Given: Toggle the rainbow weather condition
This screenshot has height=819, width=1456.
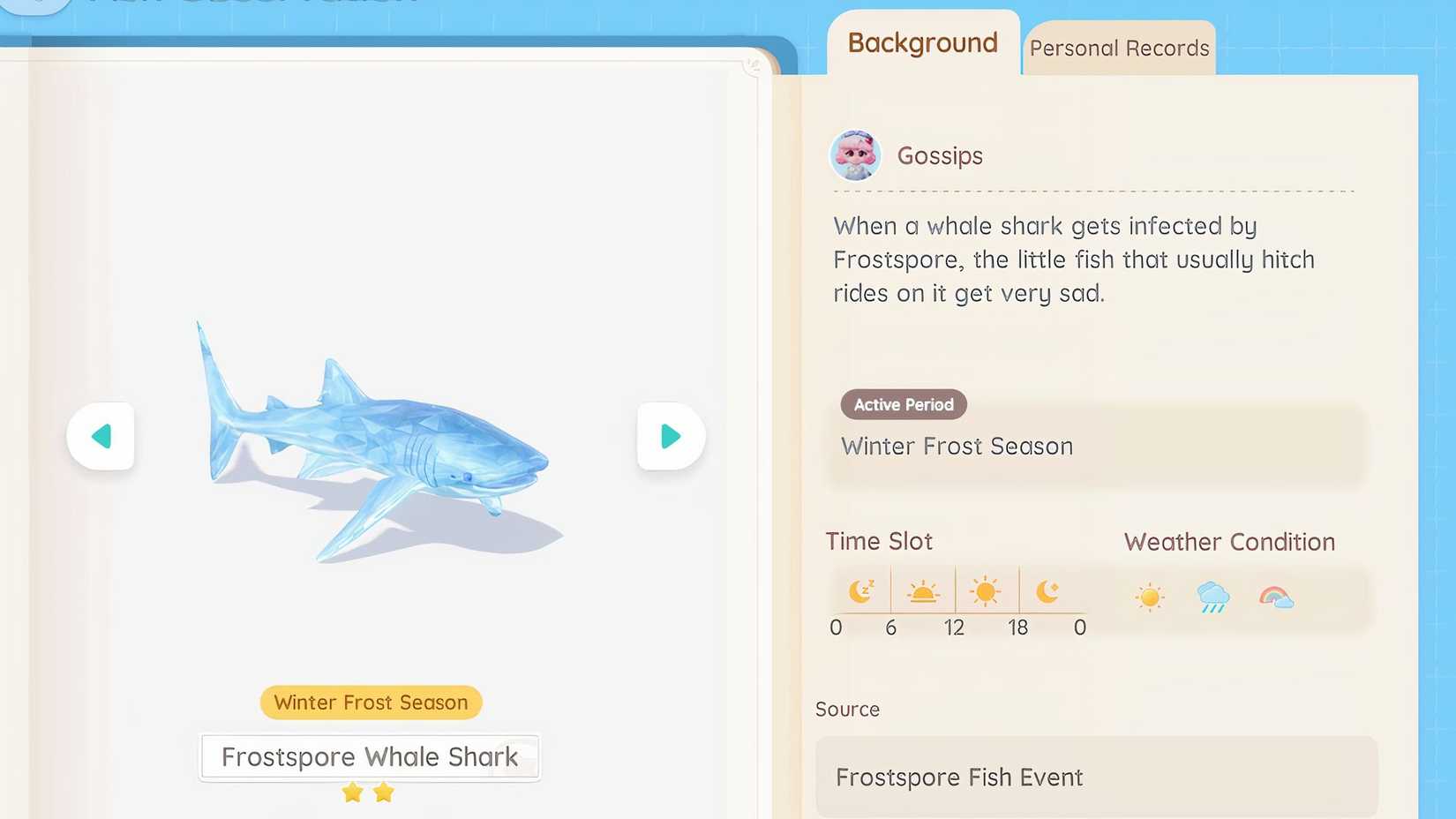Looking at the screenshot, I should [1274, 597].
